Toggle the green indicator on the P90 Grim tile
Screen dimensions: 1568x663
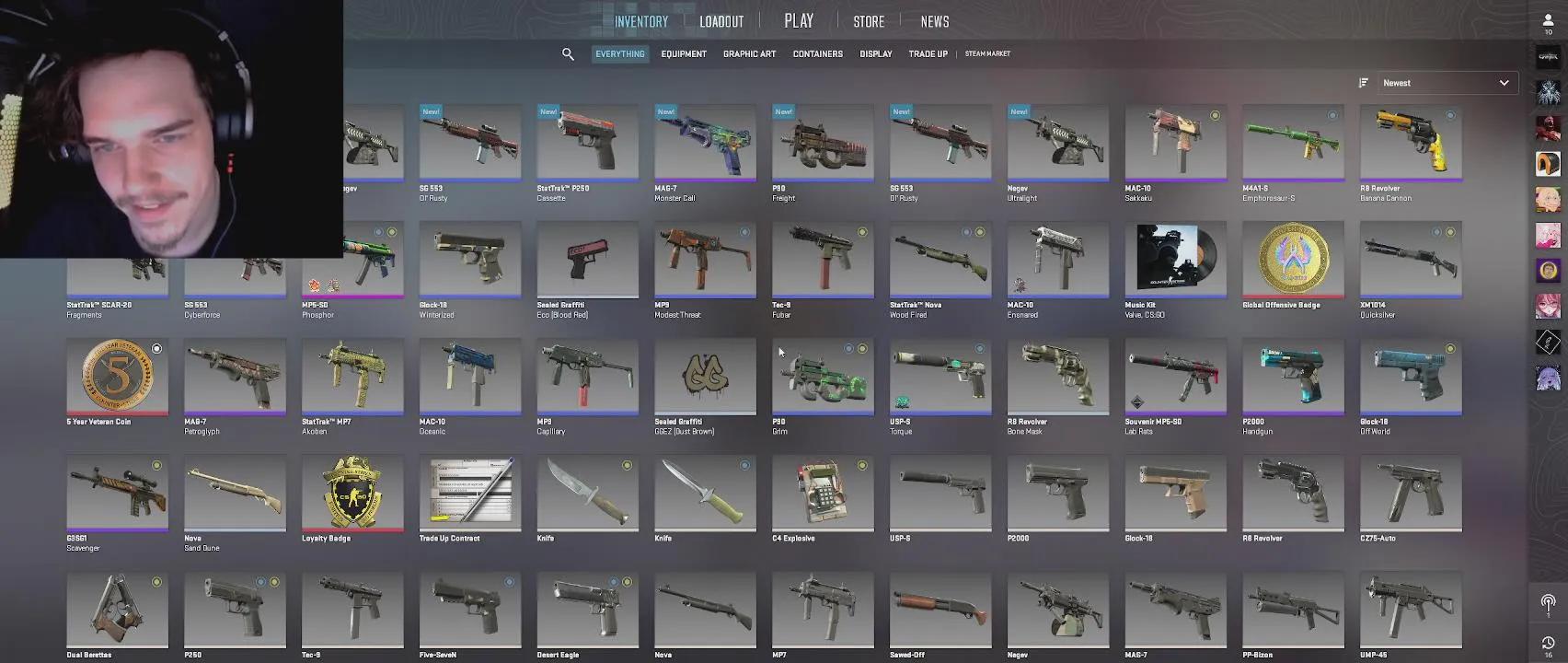[860, 349]
